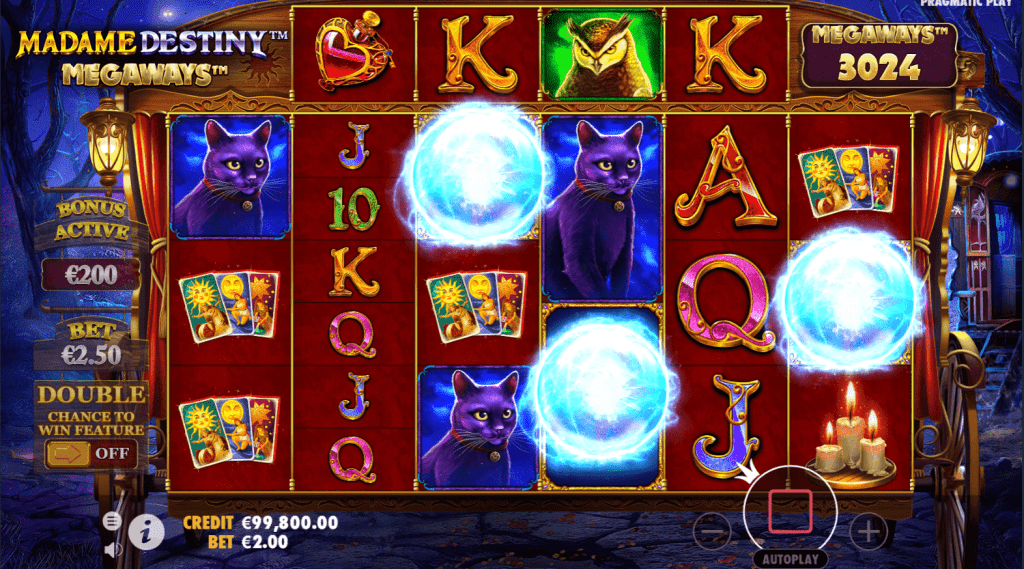1024x569 pixels.
Task: Toggle the Double Chance to Win Feature switch
Action: (88, 453)
